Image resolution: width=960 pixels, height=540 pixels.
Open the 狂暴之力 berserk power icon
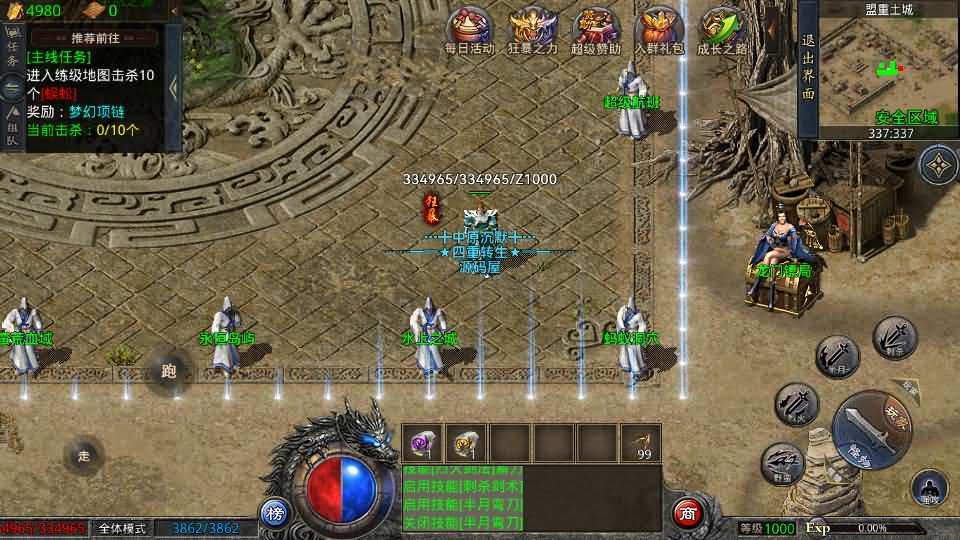pos(532,28)
